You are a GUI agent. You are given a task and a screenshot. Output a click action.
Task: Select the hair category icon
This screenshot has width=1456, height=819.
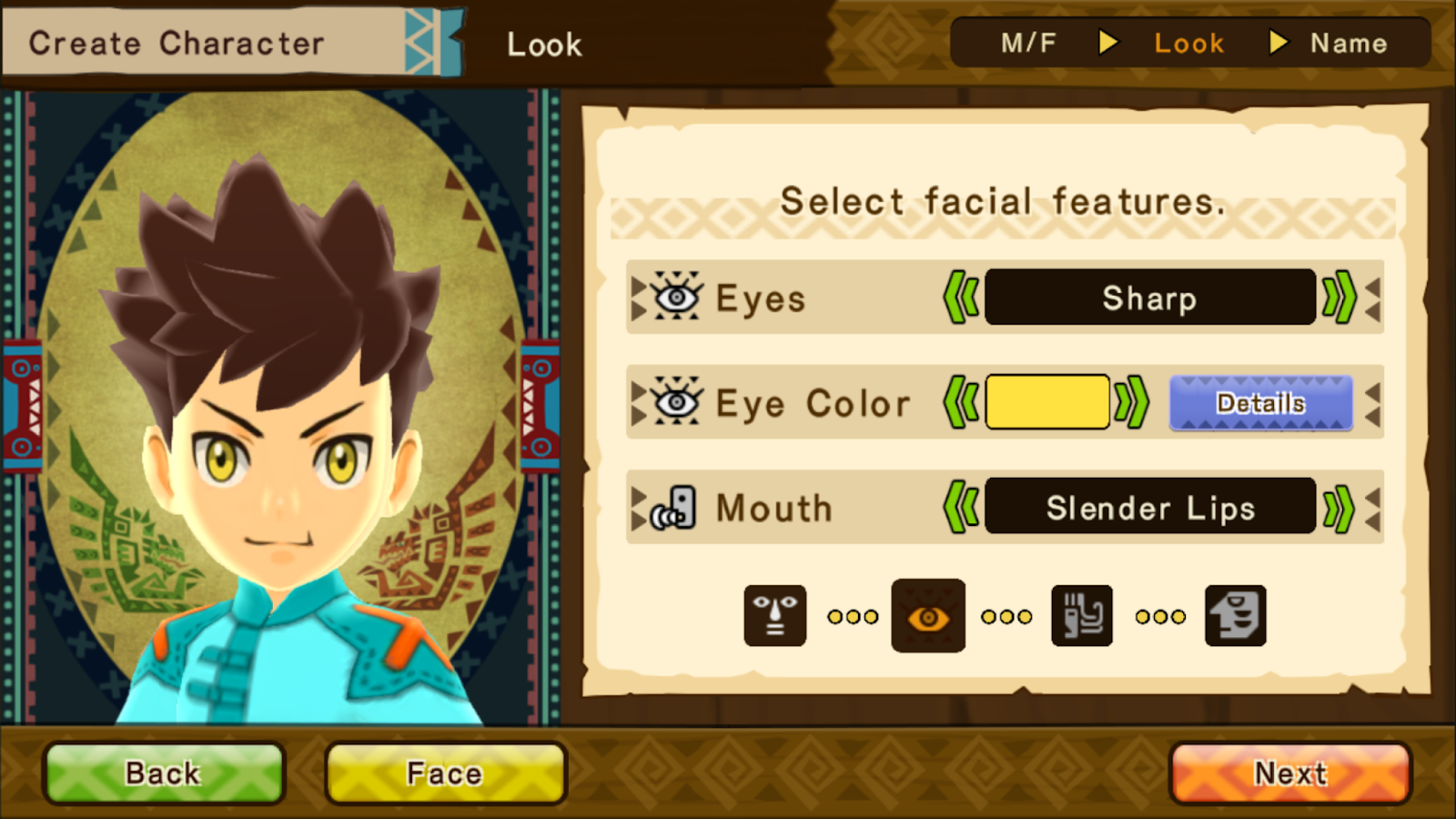(1081, 615)
